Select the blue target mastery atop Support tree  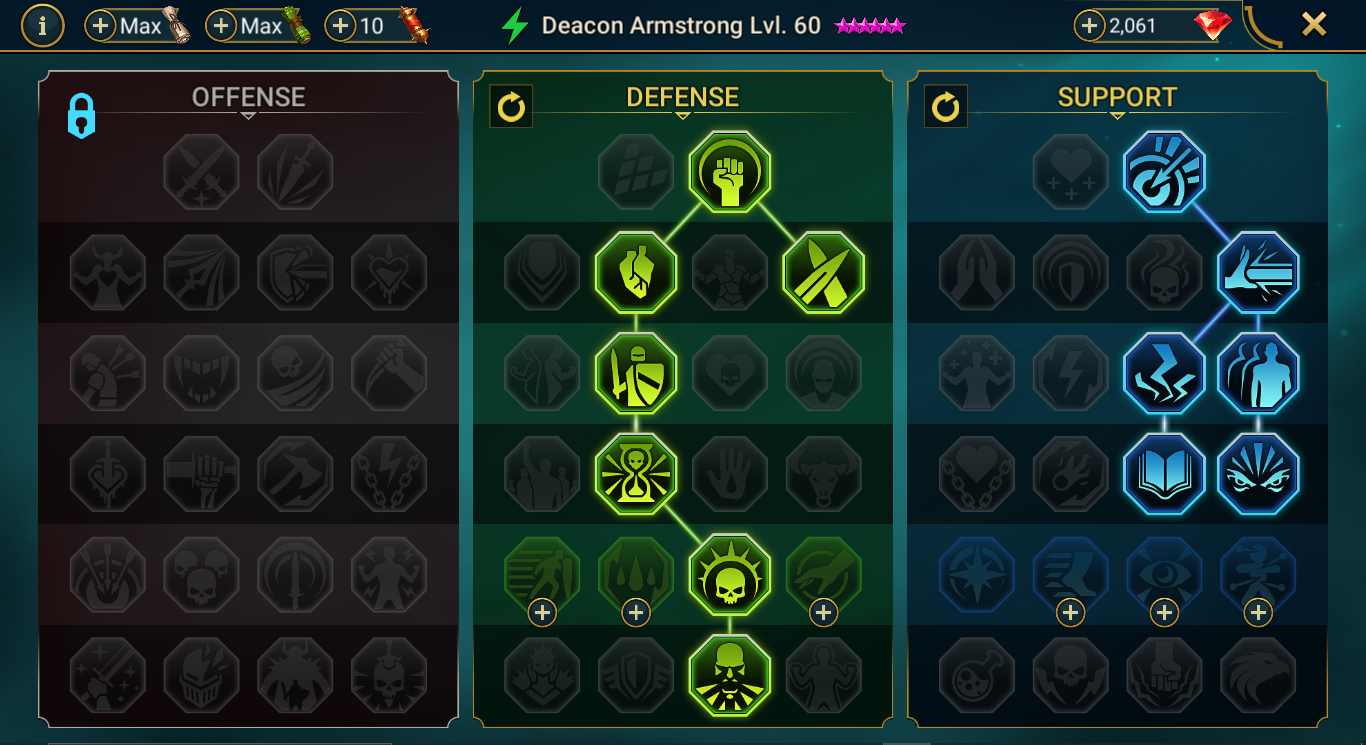coord(1163,171)
